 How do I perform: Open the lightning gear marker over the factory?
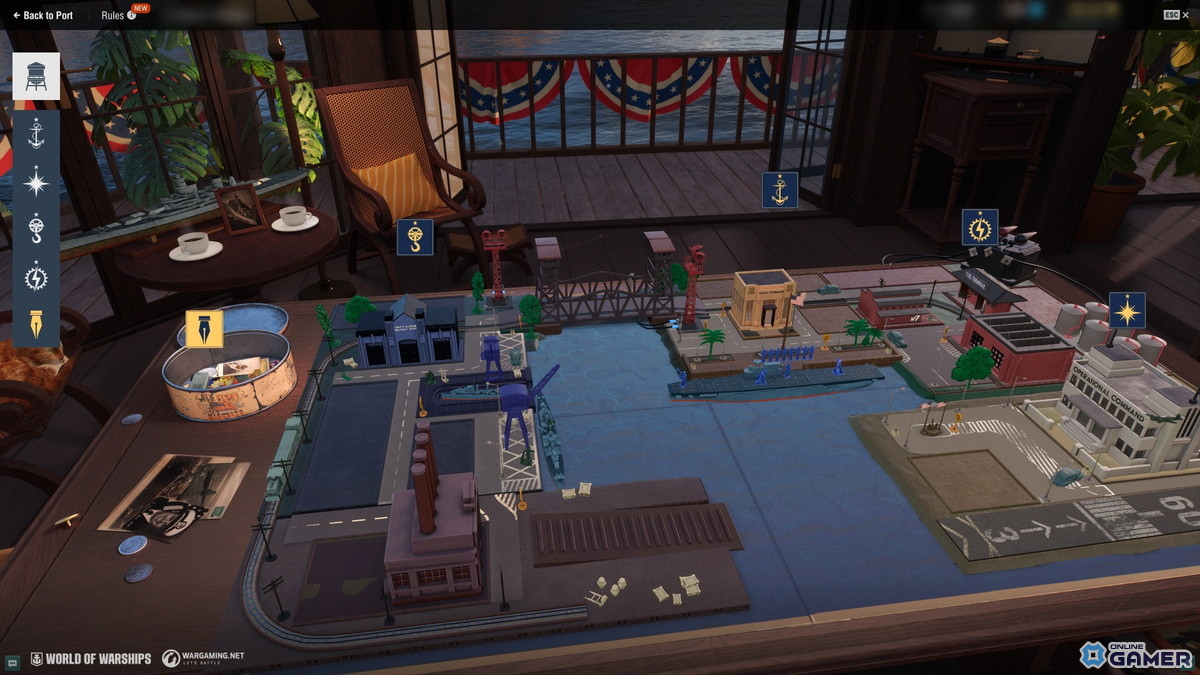(x=979, y=227)
